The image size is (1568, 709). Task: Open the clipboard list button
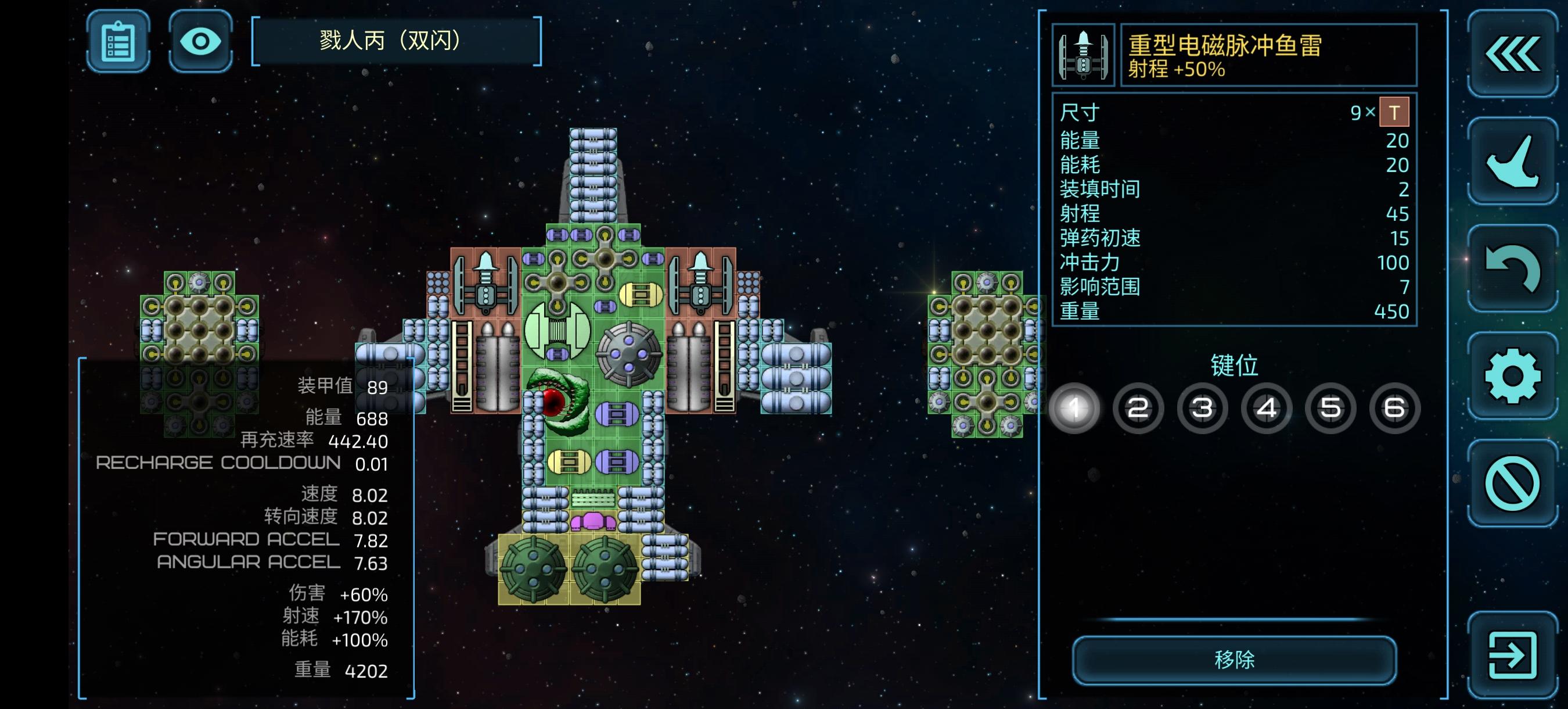tap(118, 41)
